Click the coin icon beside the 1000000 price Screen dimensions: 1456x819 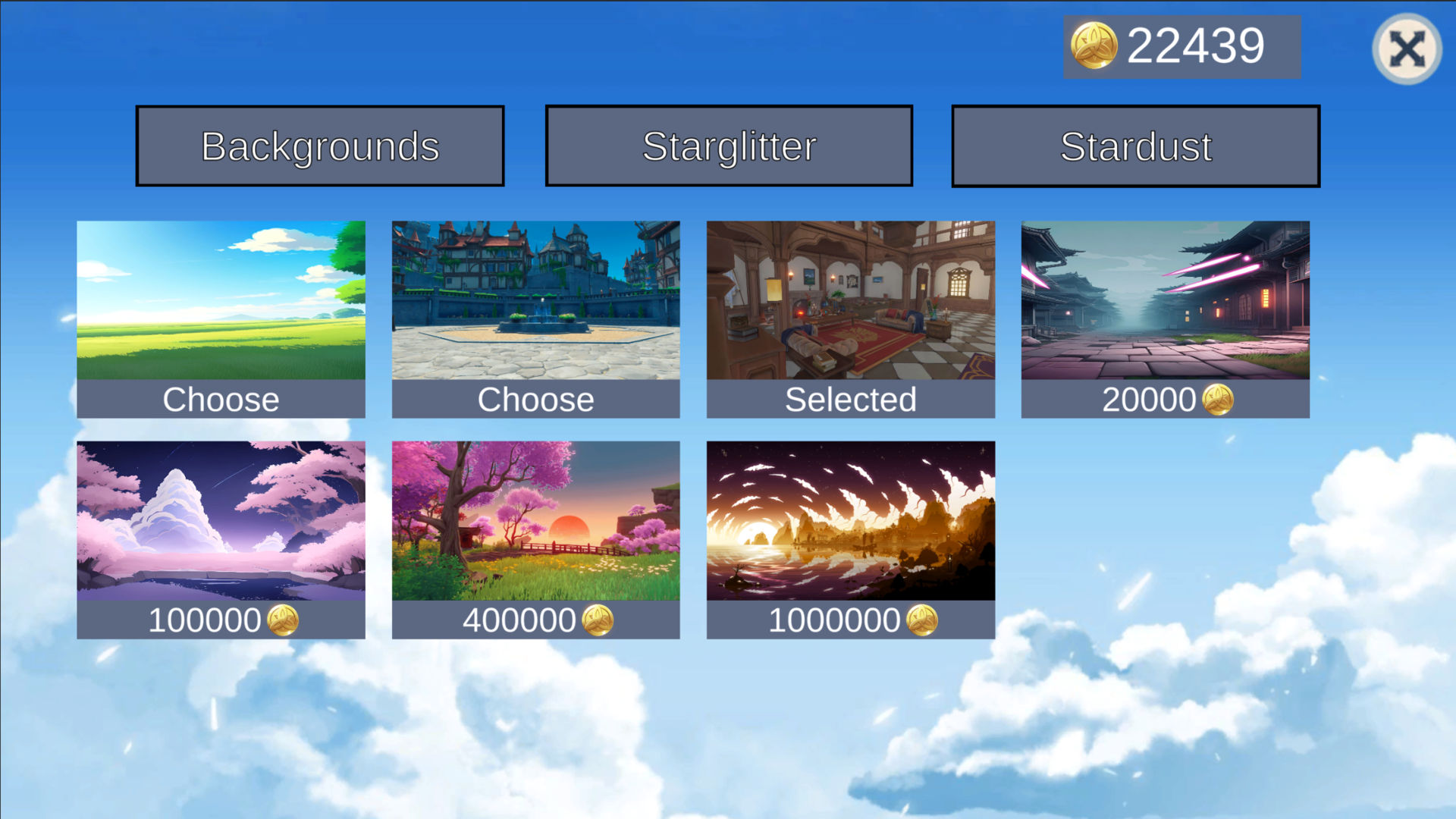pyautogui.click(x=924, y=620)
